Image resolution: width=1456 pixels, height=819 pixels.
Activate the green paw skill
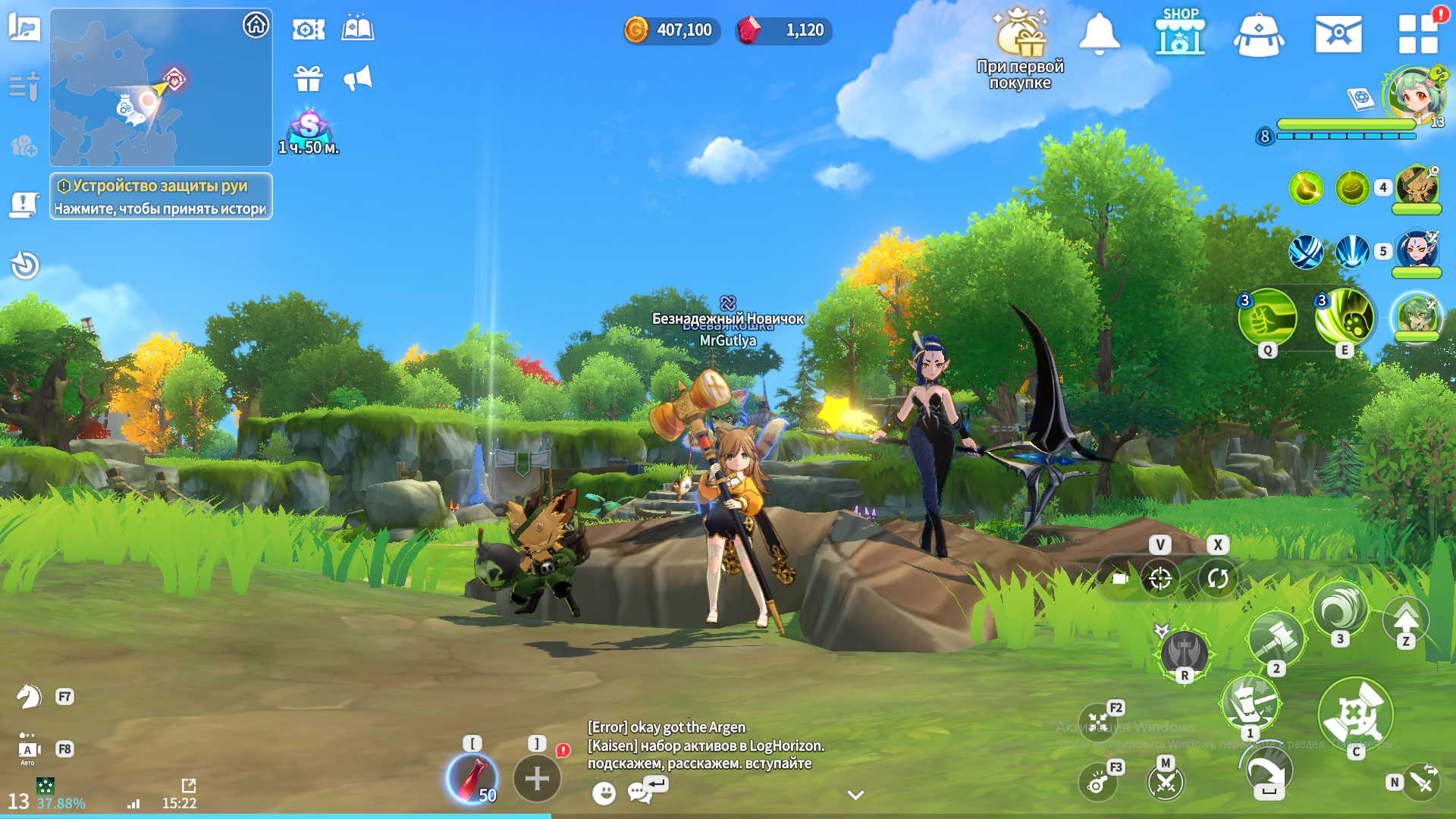coord(1345,318)
